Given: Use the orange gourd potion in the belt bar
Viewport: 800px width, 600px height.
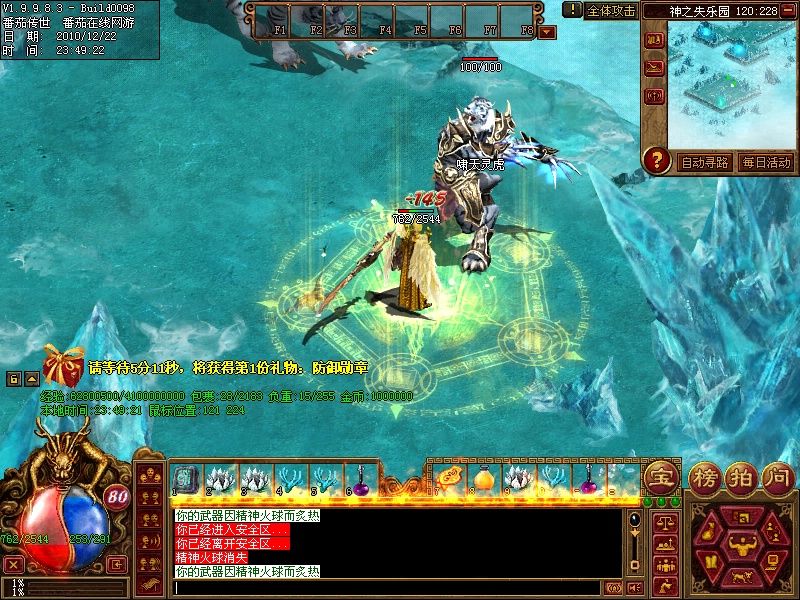Looking at the screenshot, I should 484,480.
